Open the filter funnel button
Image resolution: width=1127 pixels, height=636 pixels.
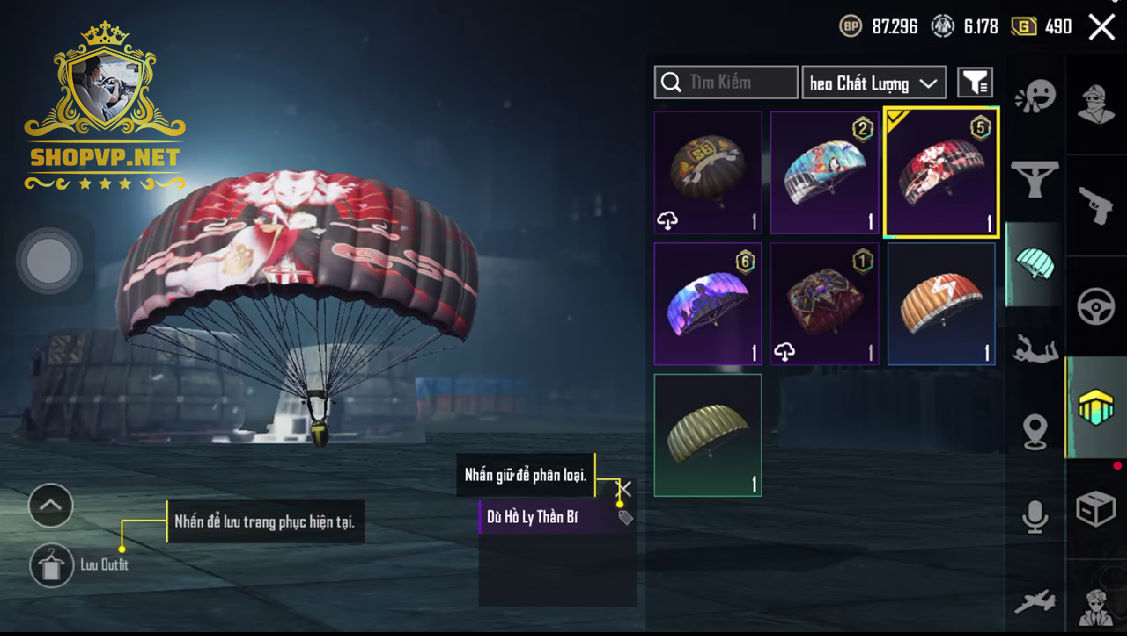point(975,83)
